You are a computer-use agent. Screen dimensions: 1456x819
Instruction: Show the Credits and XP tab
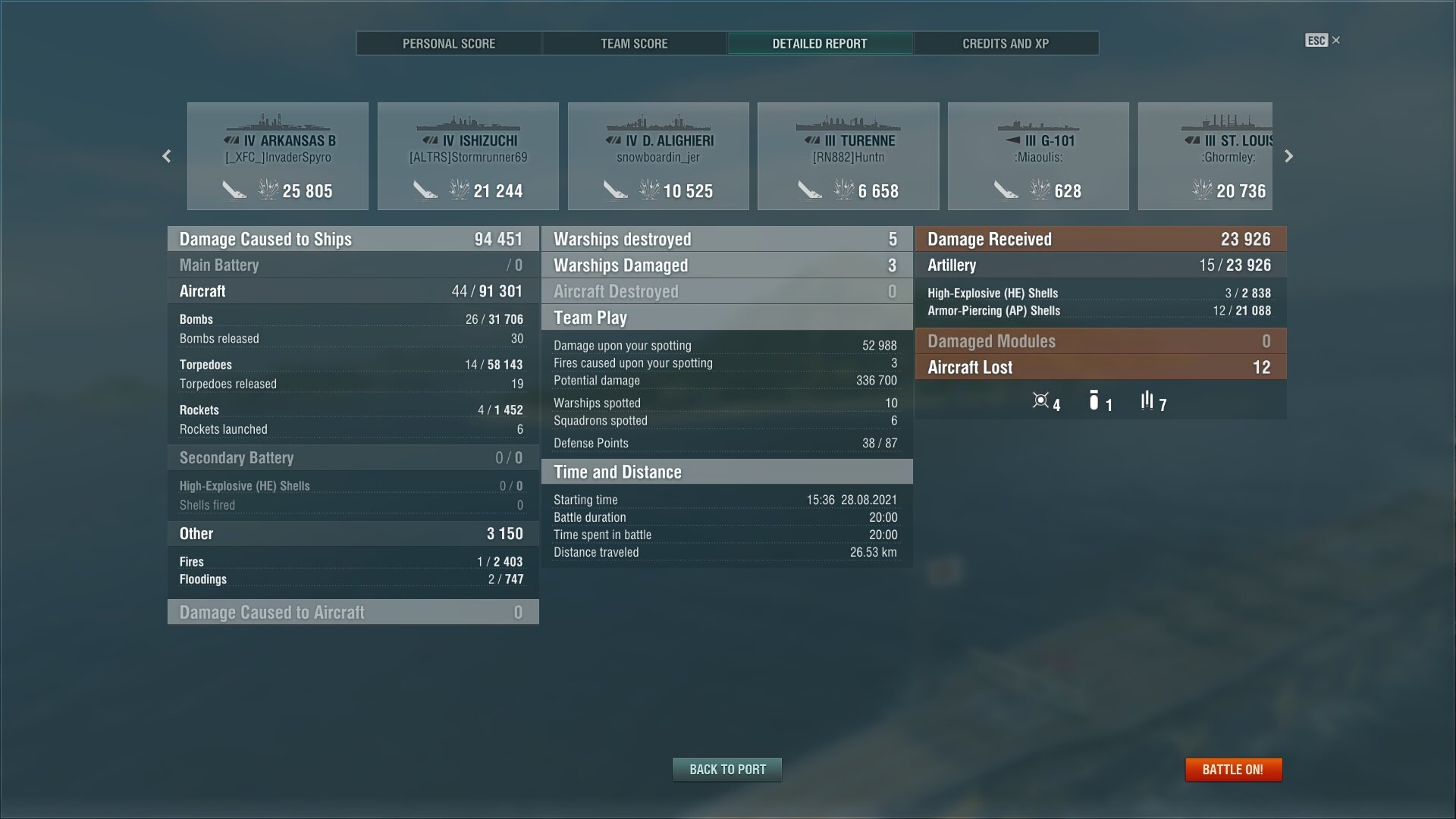click(x=1006, y=43)
